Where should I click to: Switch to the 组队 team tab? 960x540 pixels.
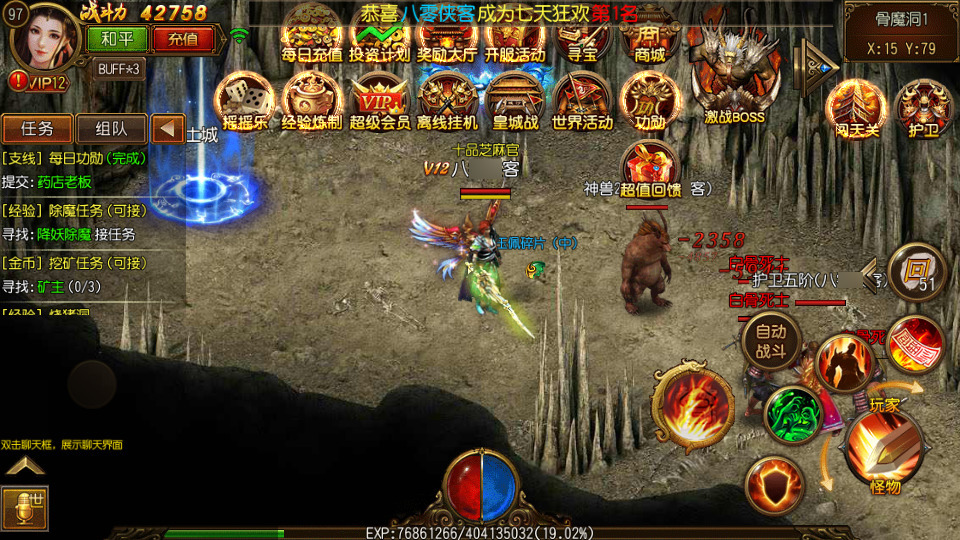click(x=111, y=128)
